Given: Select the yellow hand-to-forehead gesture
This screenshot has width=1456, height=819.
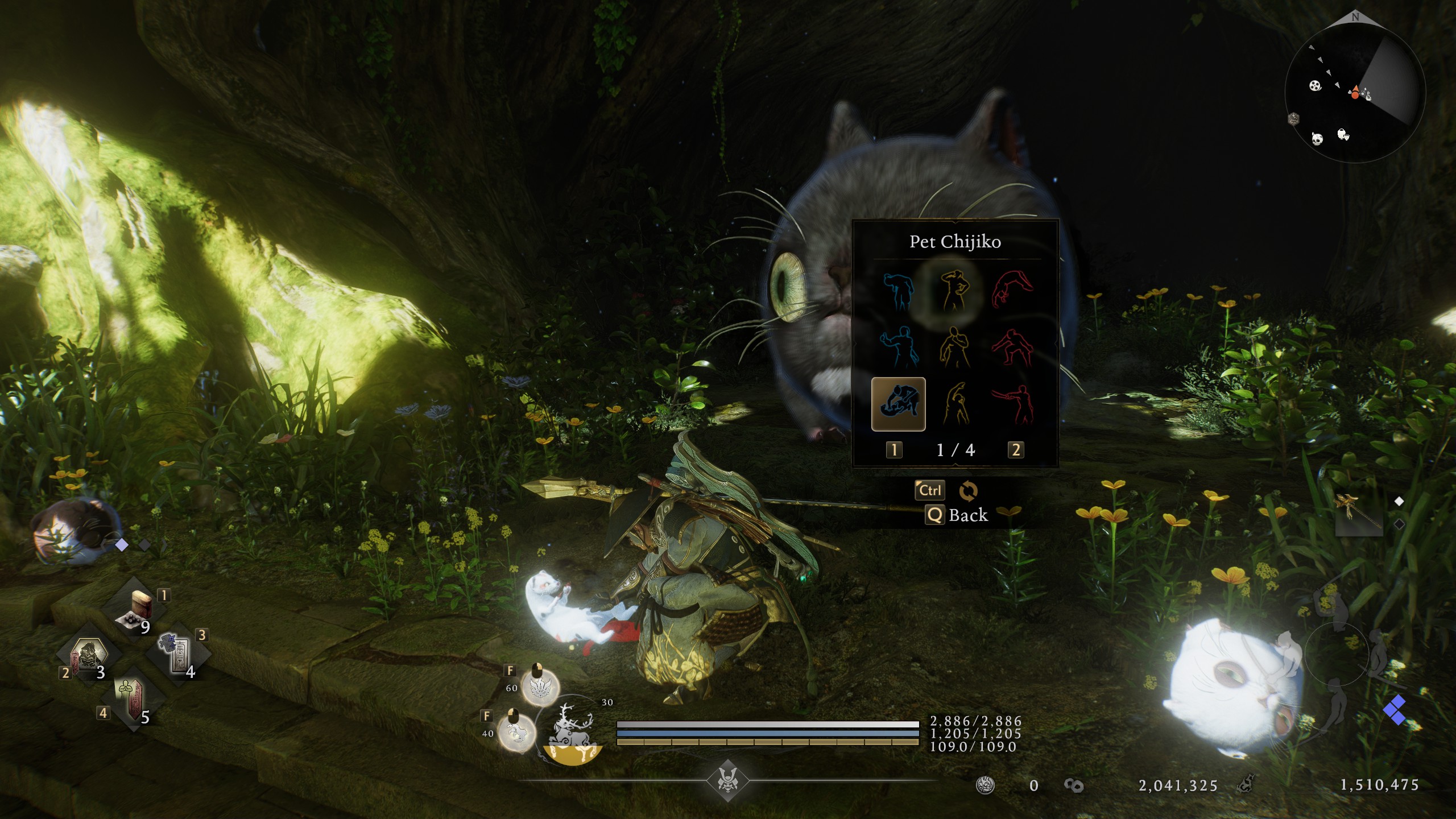Looking at the screenshot, I should pos(955,291).
